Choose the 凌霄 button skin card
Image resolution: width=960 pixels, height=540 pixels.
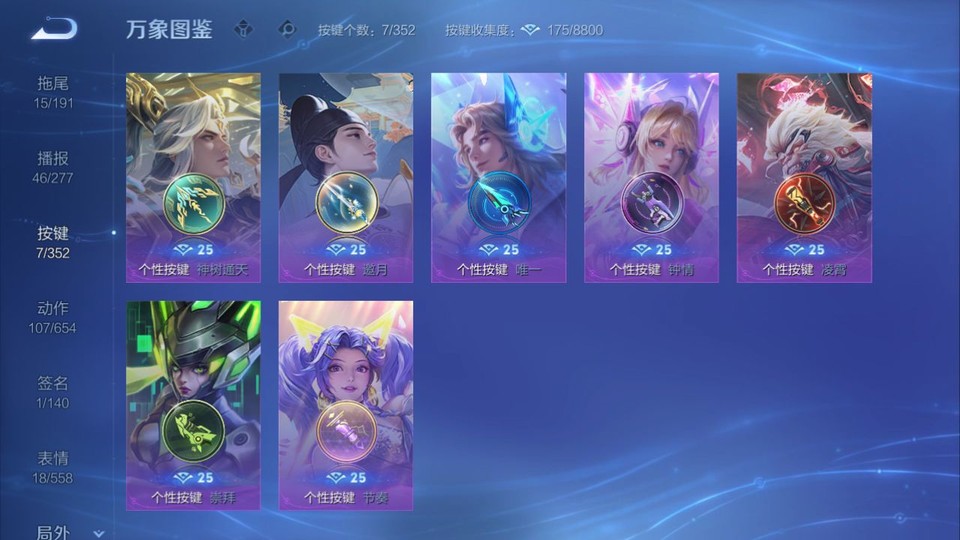[805, 177]
